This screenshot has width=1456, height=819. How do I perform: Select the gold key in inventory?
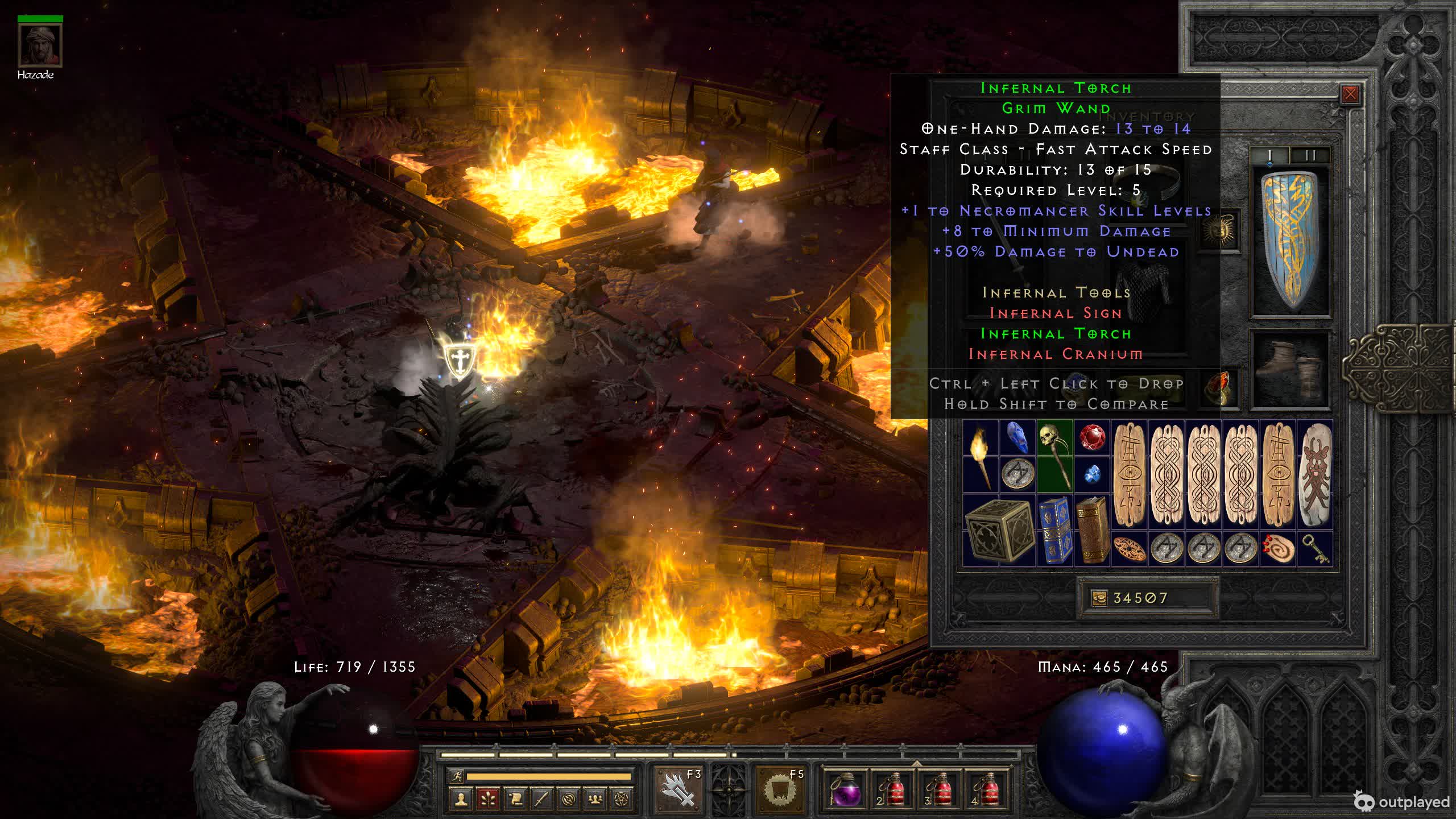click(x=1316, y=549)
